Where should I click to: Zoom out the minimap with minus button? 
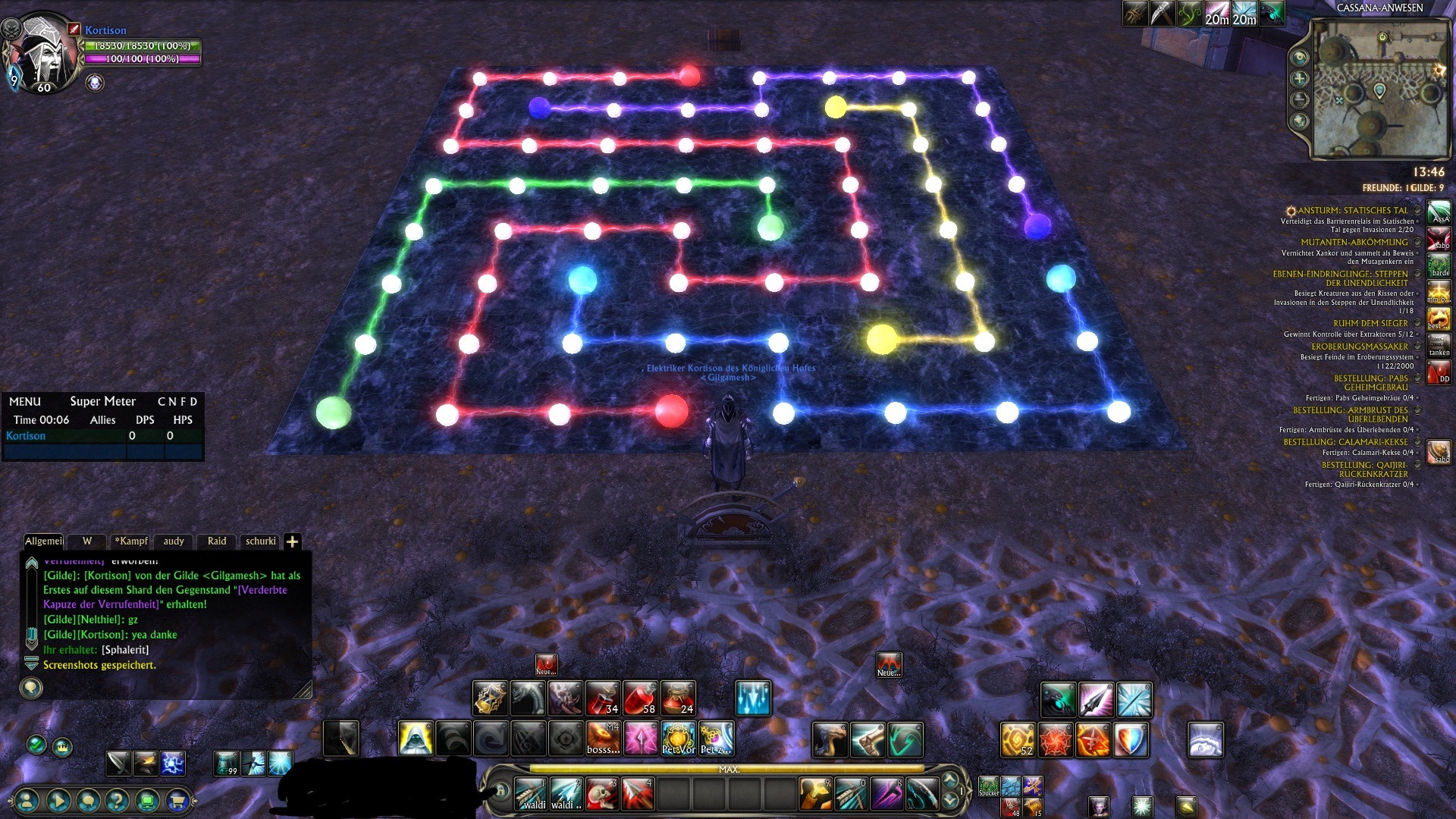click(x=1300, y=100)
